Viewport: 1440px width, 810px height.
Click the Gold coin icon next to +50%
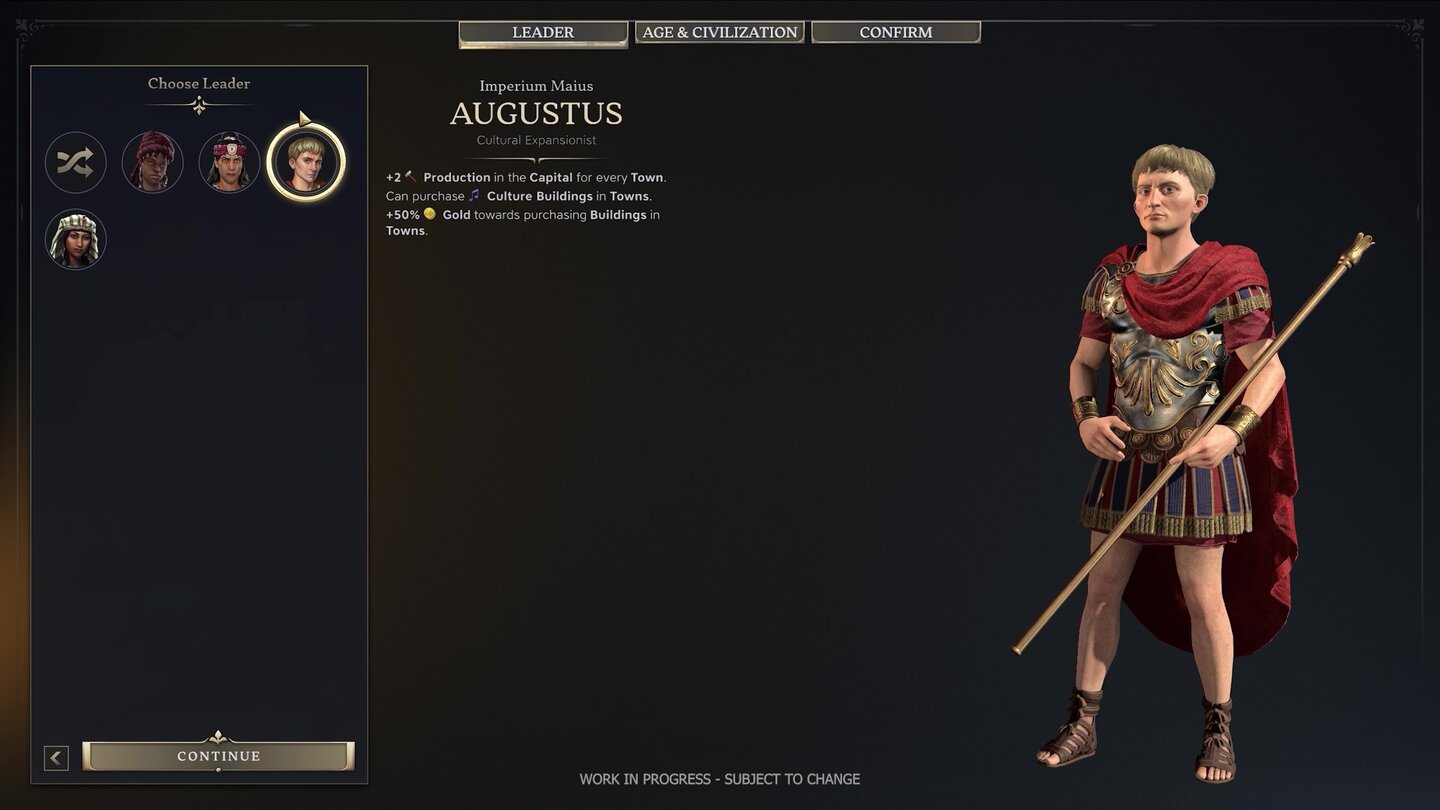430,215
